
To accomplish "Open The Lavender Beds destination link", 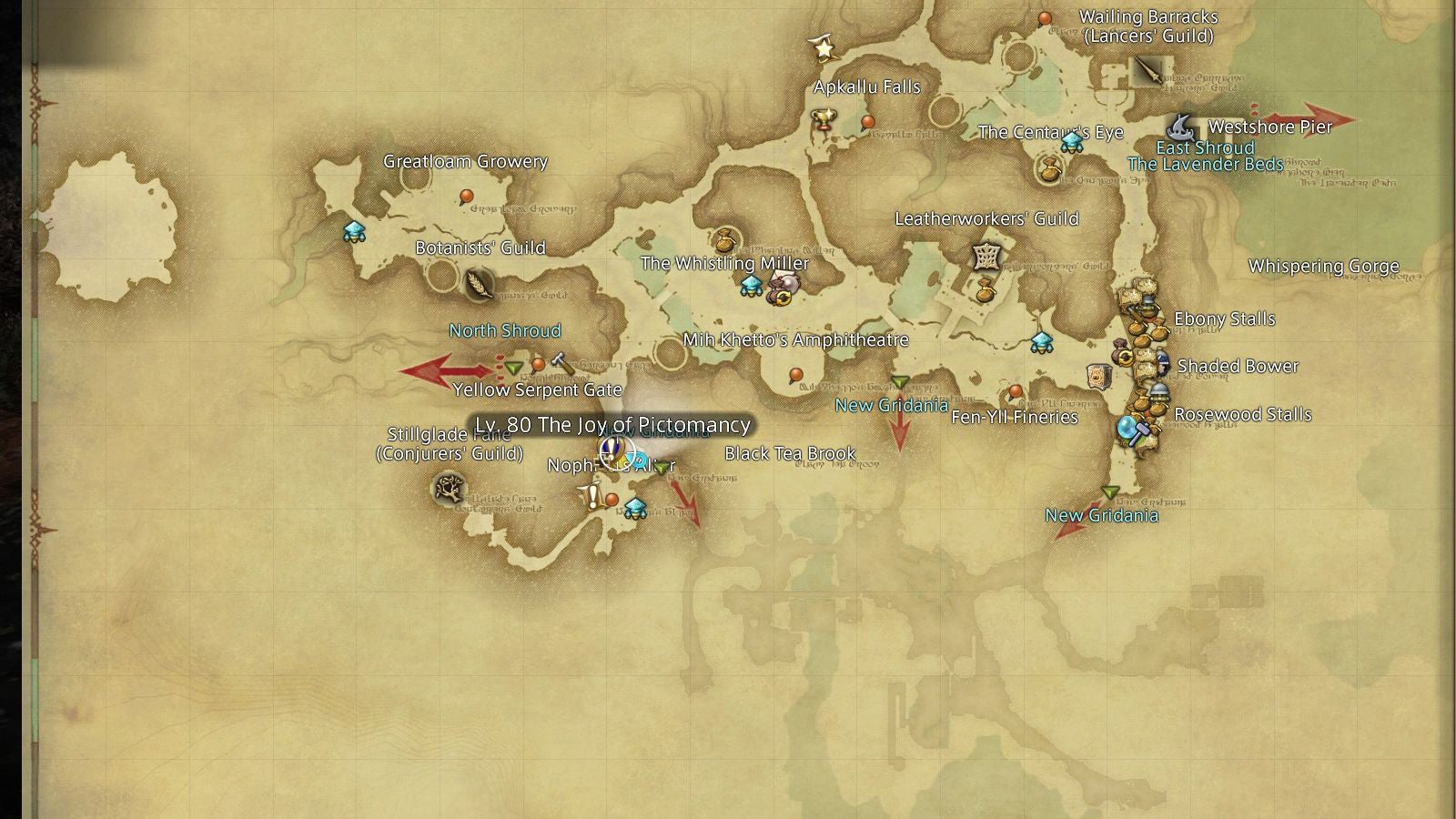I will point(1206,165).
